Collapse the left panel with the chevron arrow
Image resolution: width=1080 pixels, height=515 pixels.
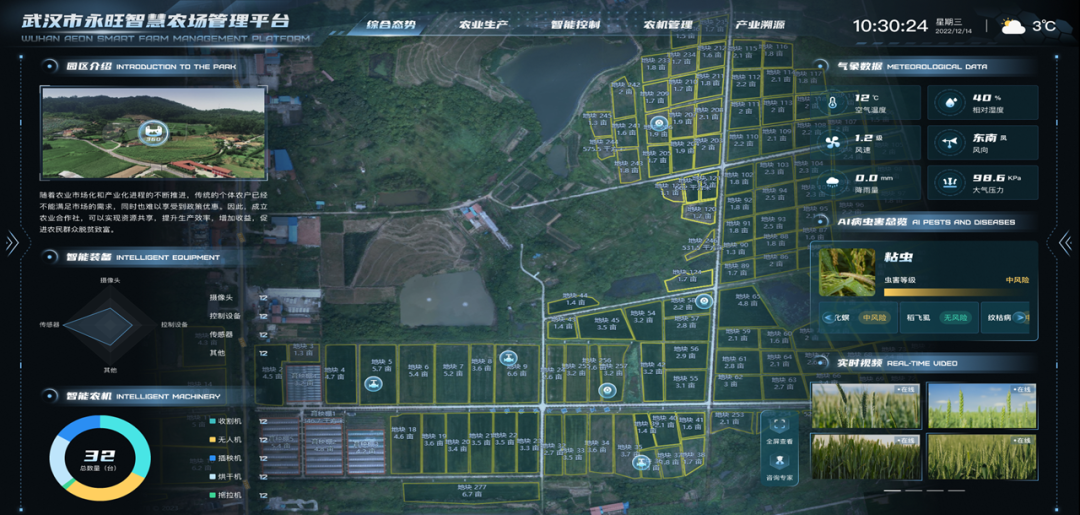click(12, 242)
